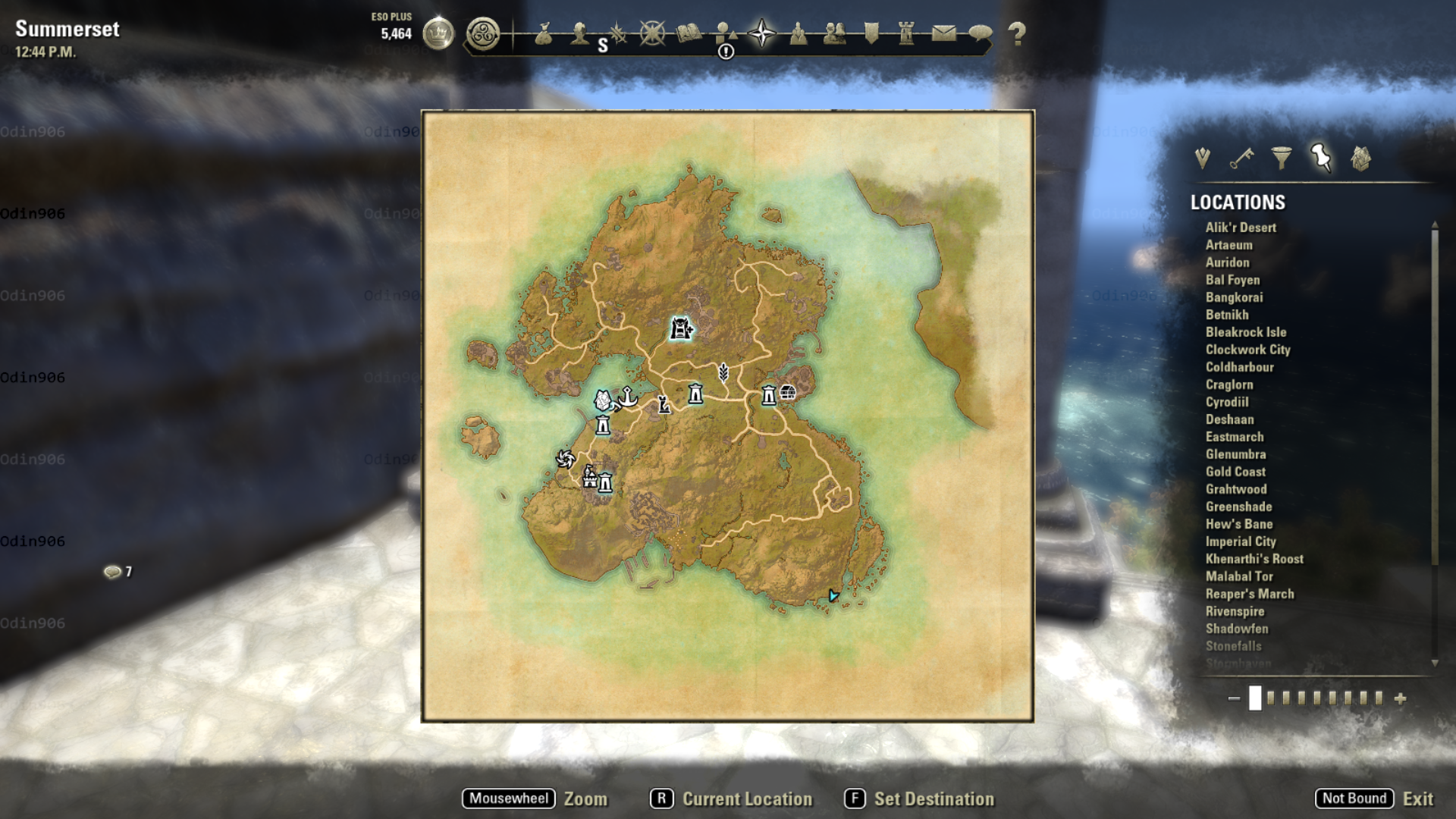Open the Mail envelope menu
The image size is (1456, 819).
point(943,33)
